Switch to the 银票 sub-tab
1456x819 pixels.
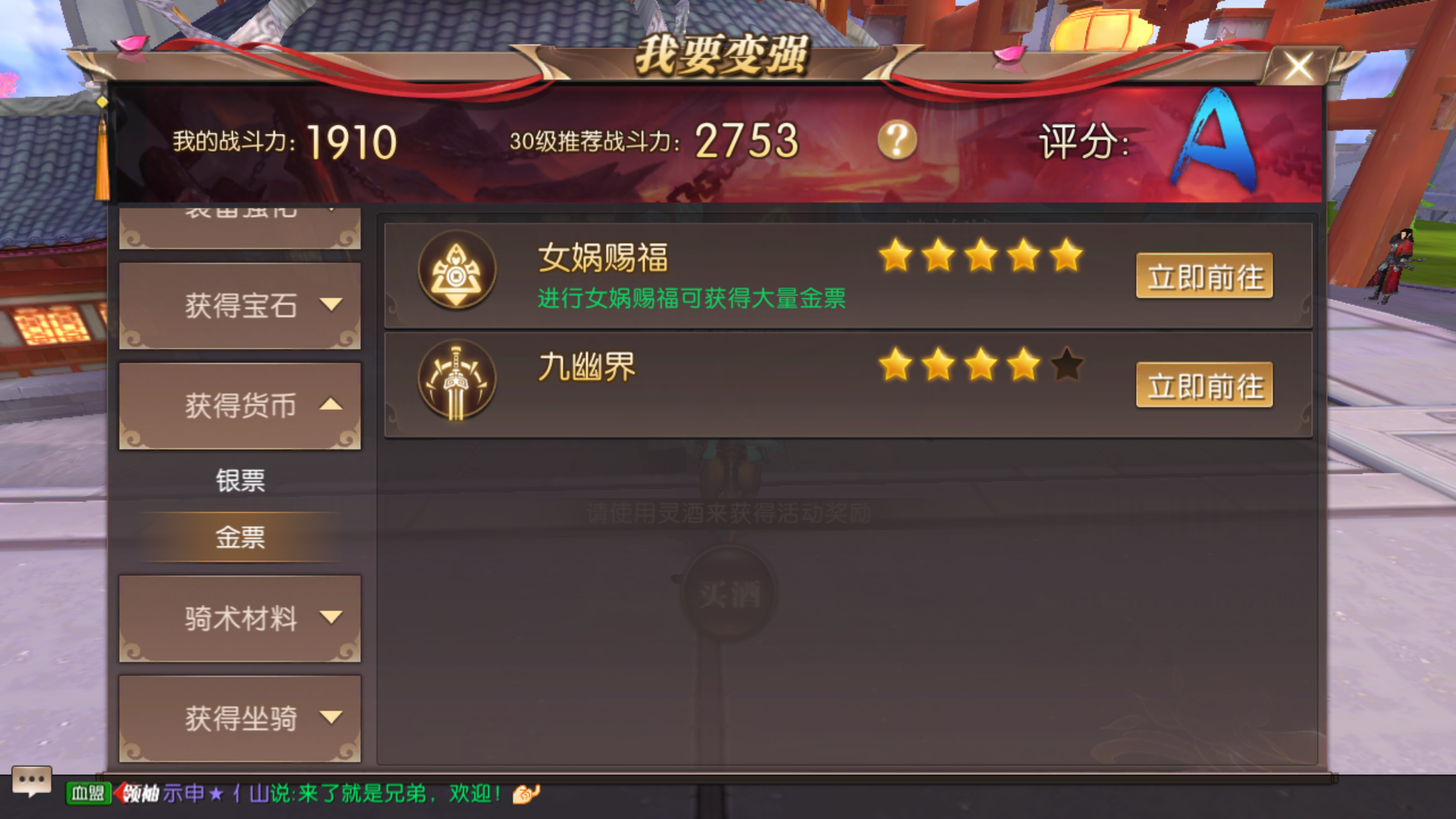tap(240, 481)
